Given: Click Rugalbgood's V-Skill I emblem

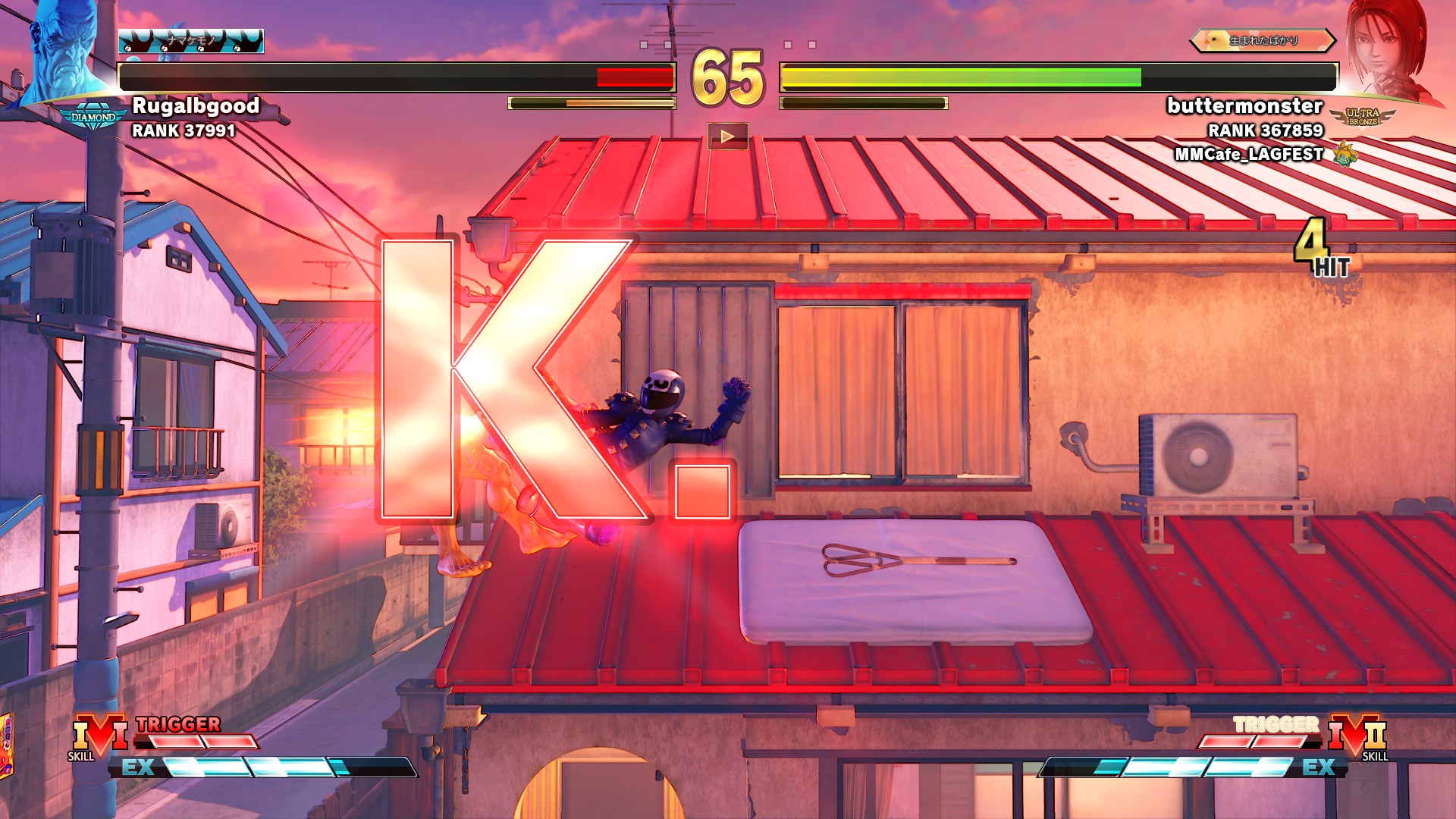Looking at the screenshot, I should click(99, 736).
